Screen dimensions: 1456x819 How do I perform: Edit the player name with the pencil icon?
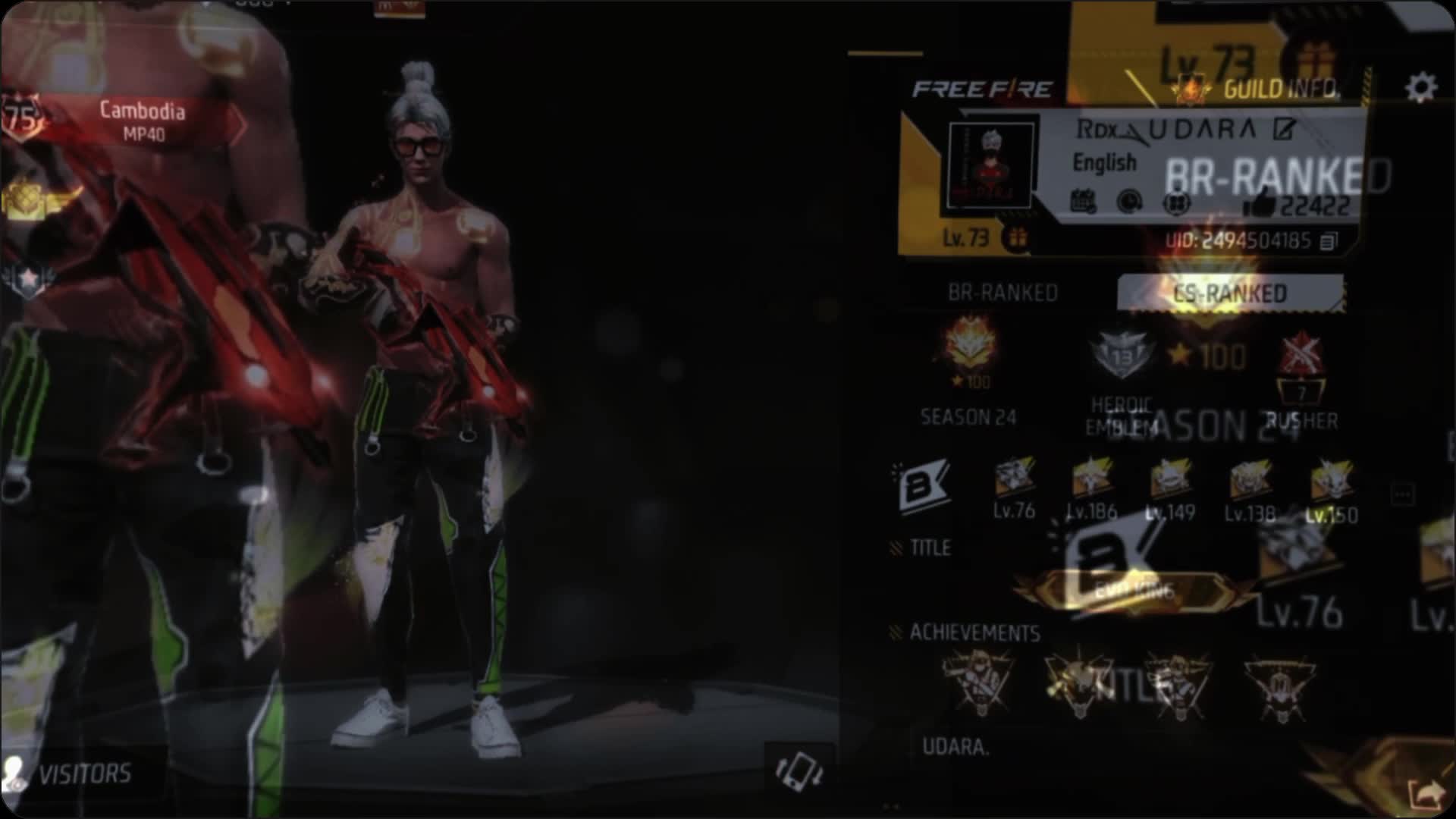point(1284,130)
